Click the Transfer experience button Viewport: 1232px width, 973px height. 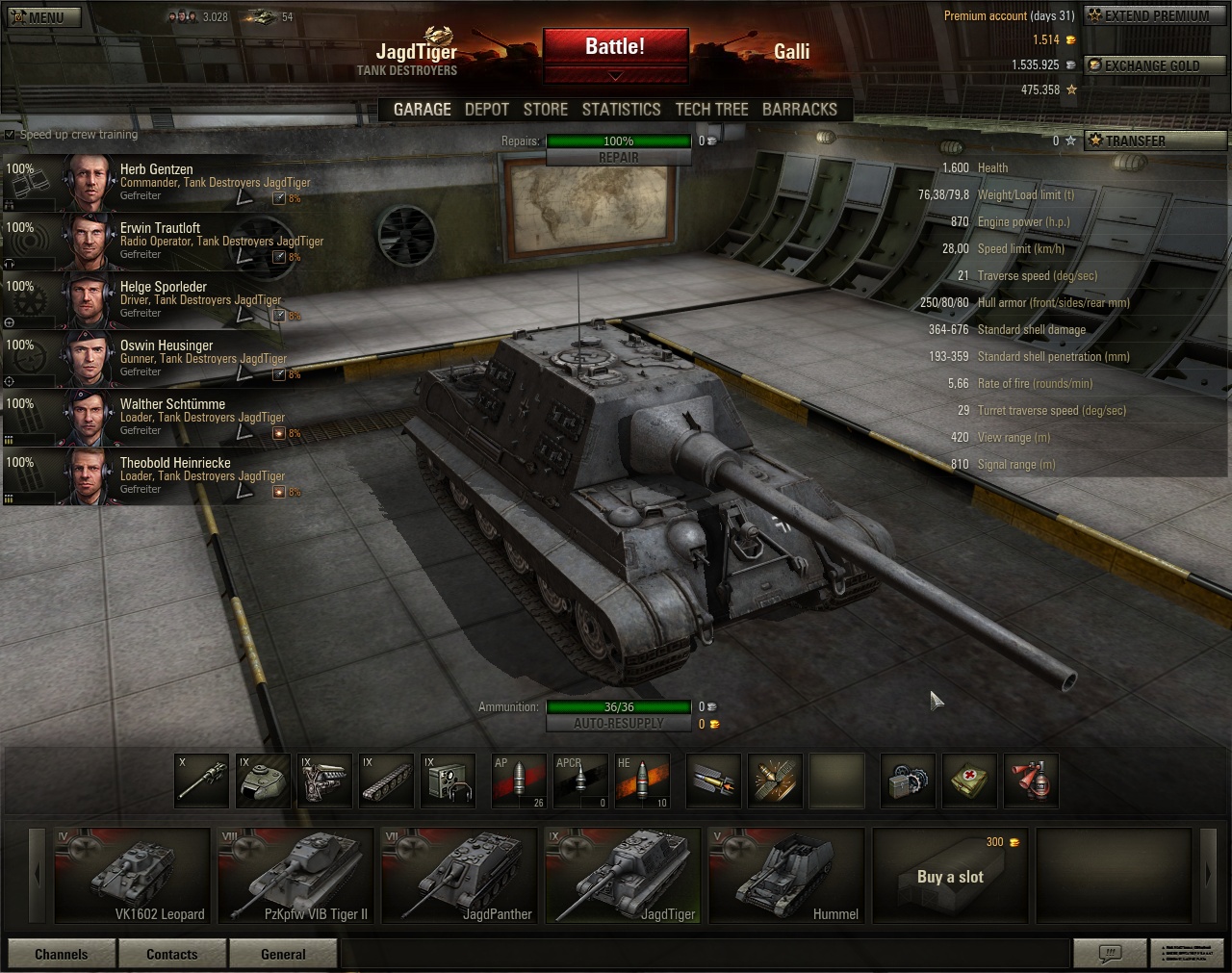[1154, 141]
